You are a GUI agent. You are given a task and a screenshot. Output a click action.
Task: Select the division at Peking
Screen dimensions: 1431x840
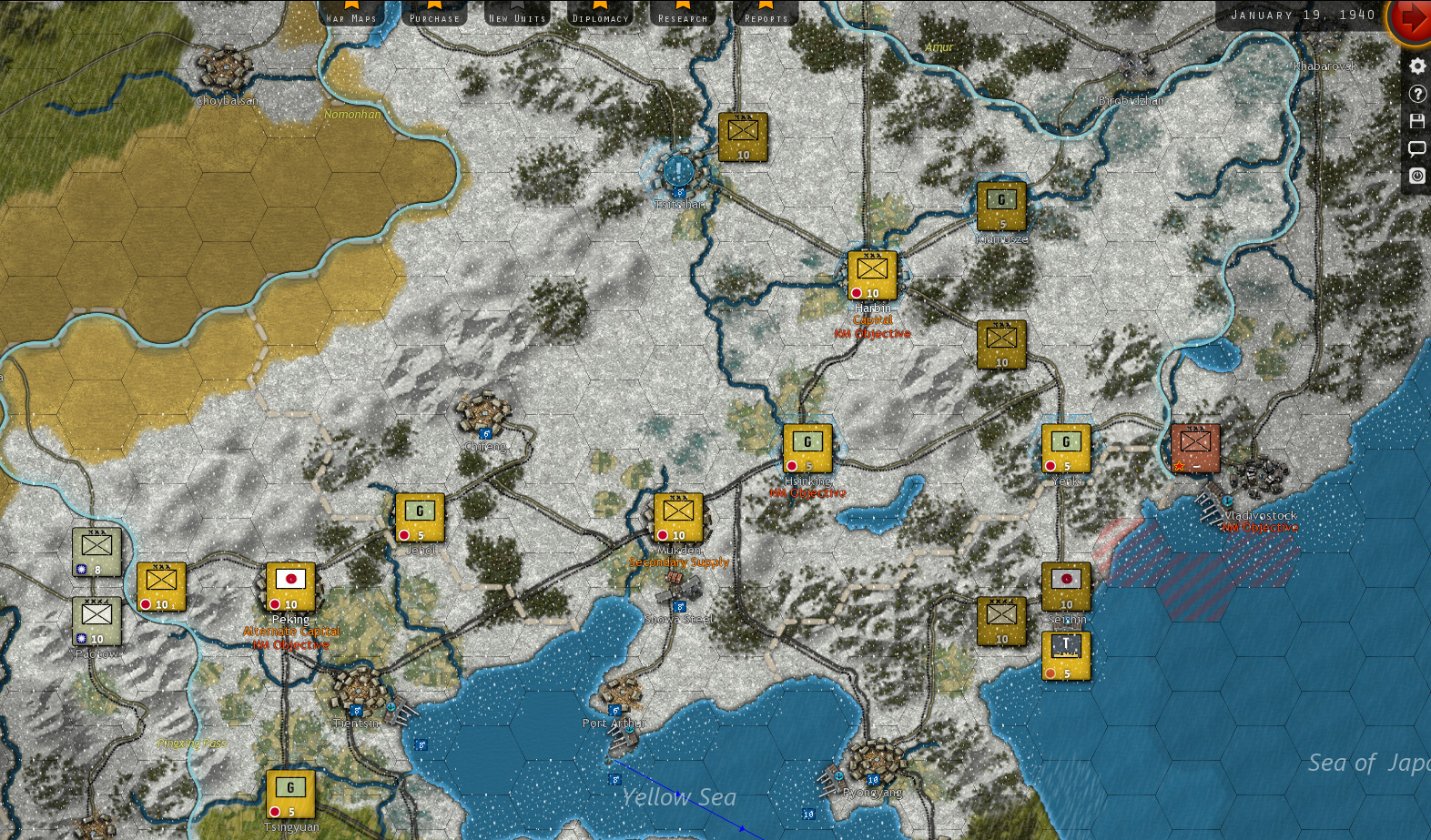pos(289,587)
